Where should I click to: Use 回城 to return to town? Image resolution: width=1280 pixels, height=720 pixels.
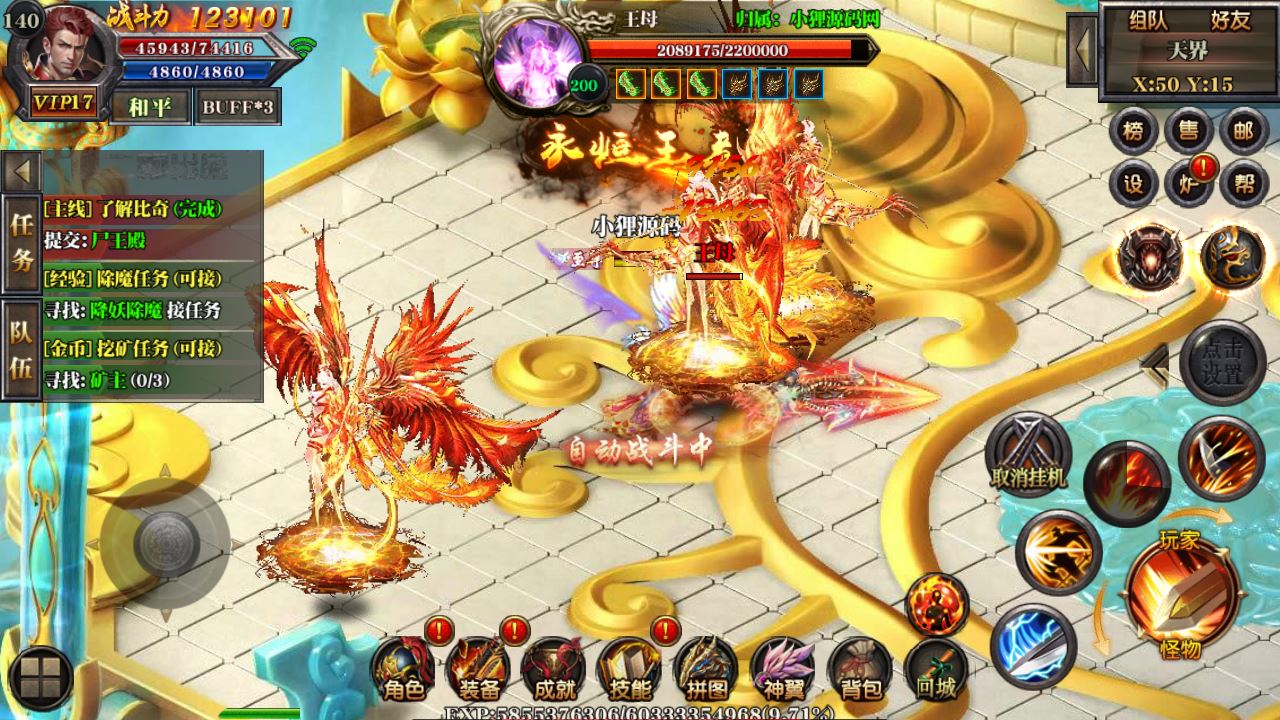(x=936, y=670)
